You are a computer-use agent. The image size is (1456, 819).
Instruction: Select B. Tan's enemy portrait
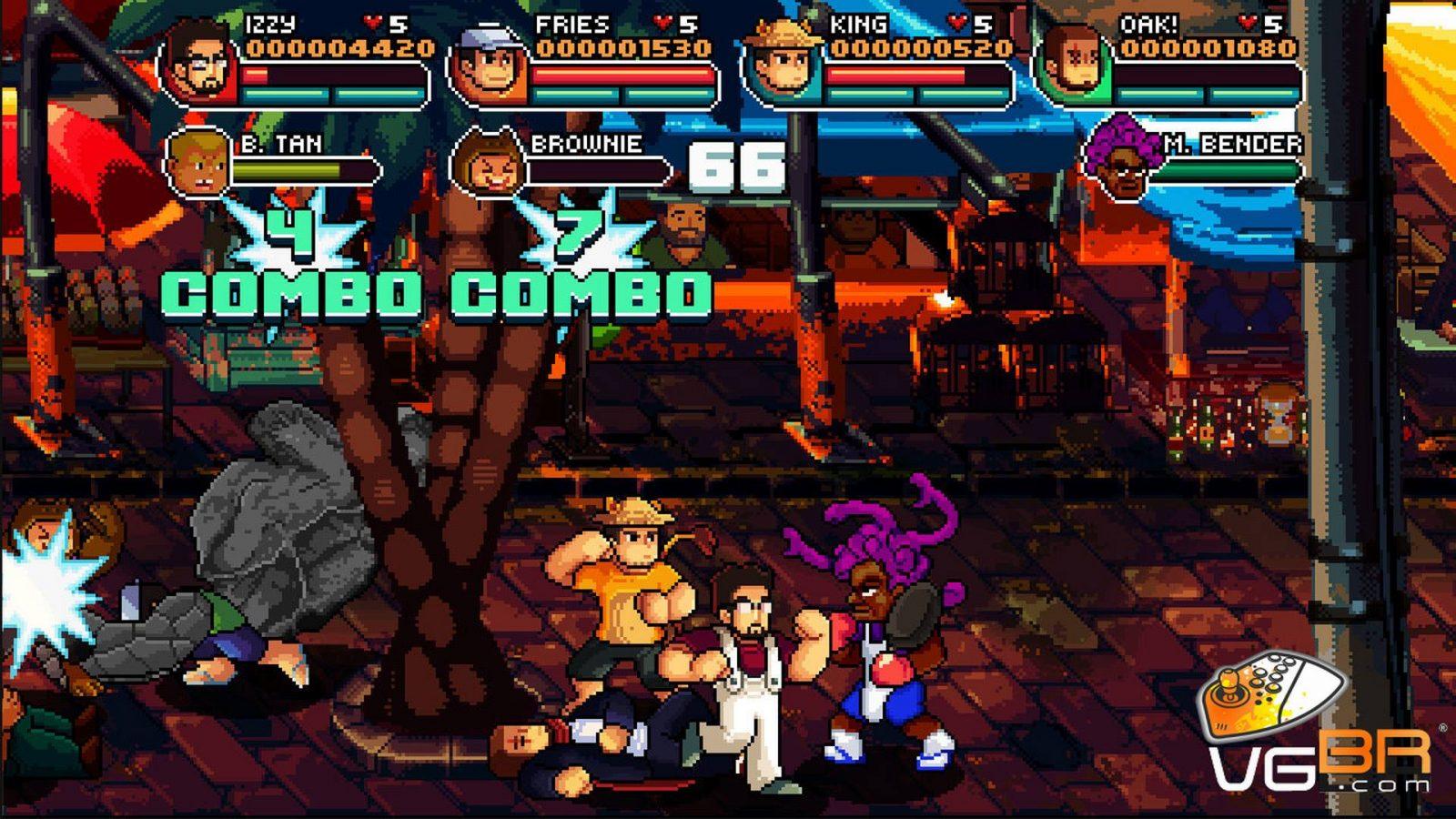coord(197,164)
